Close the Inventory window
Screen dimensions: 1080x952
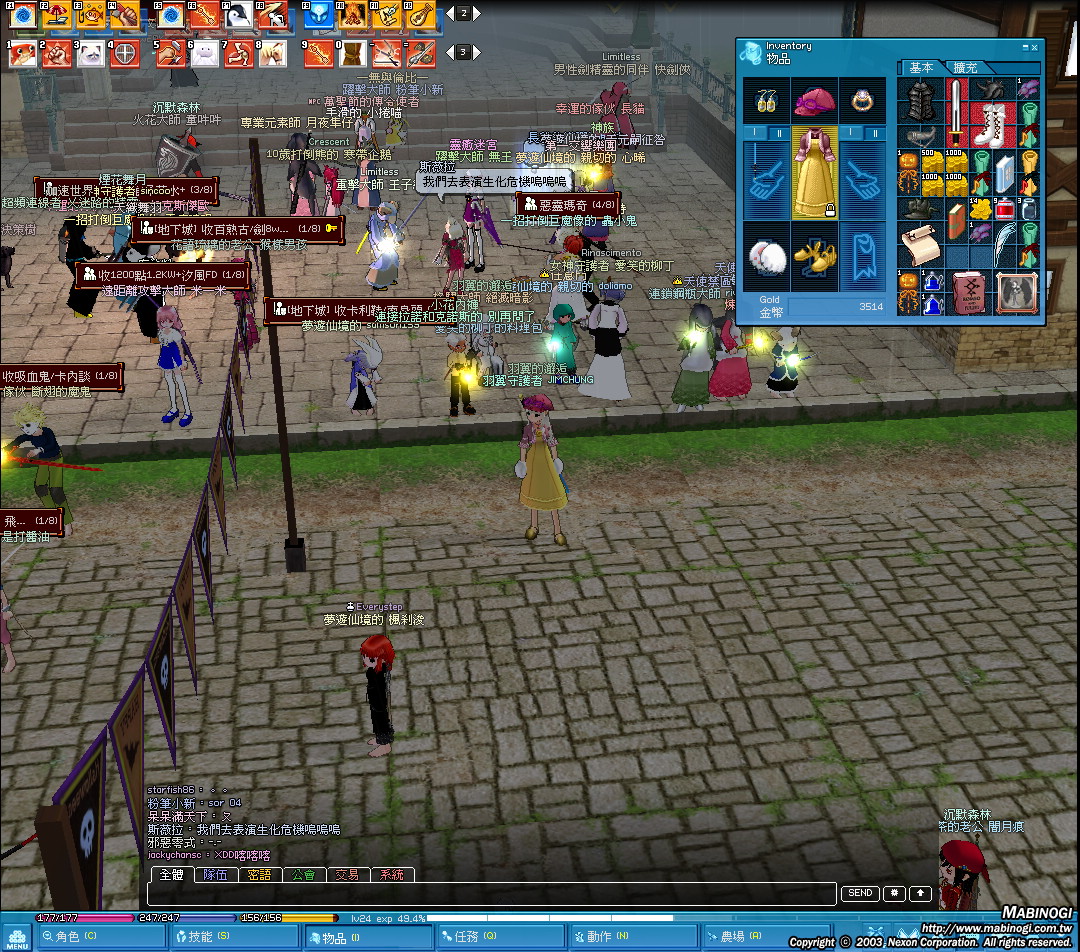pyautogui.click(x=1035, y=47)
